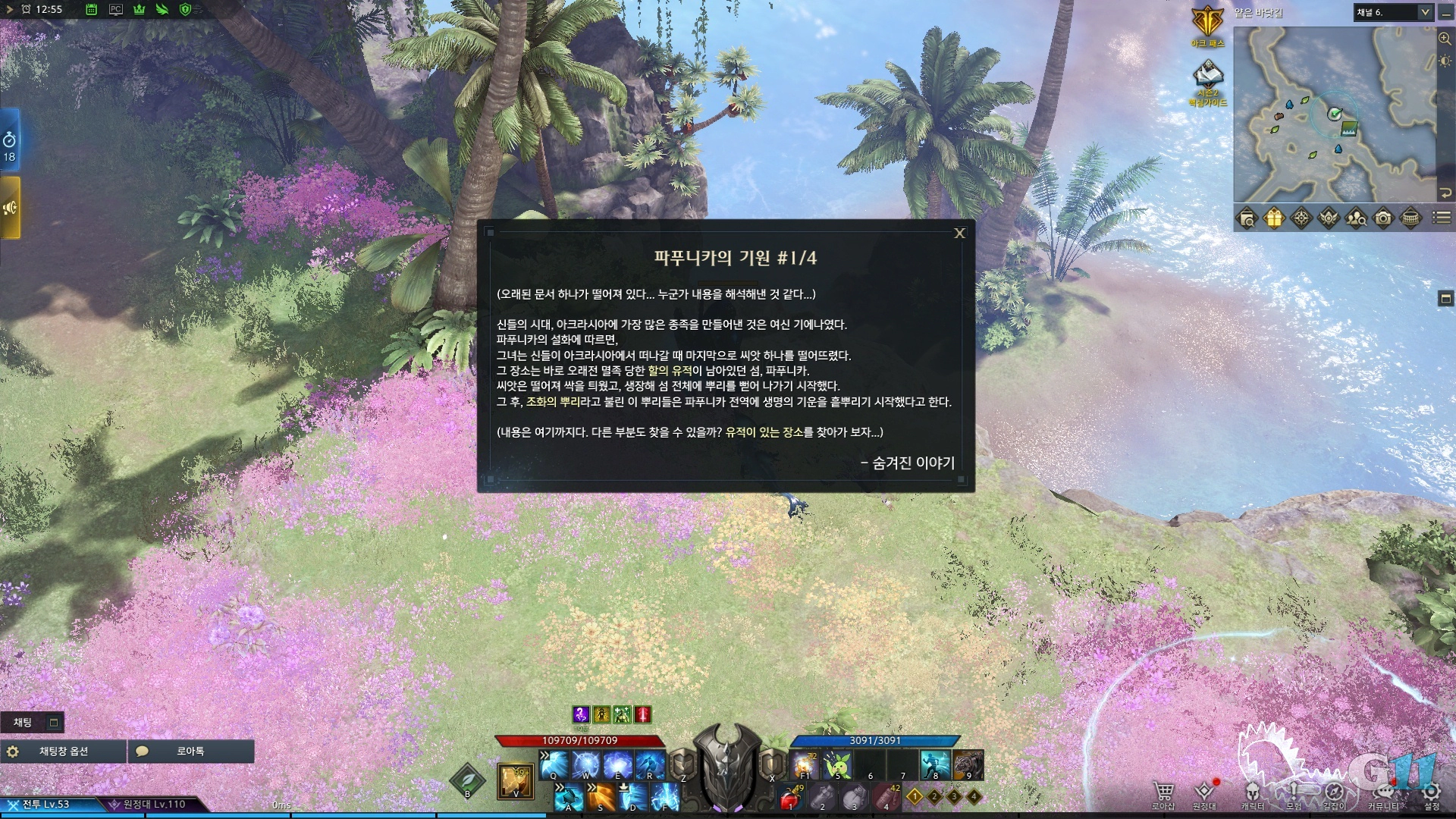Open the gift box icon below the minimap
Screen dimensions: 1456x819
pos(1272,218)
